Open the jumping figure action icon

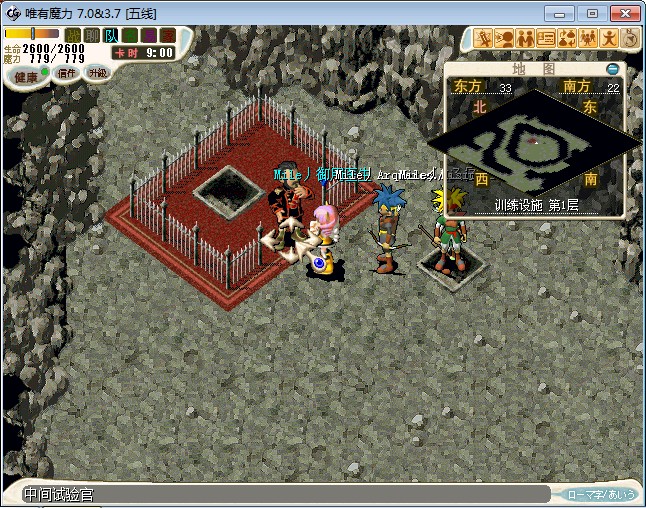[x=610, y=39]
